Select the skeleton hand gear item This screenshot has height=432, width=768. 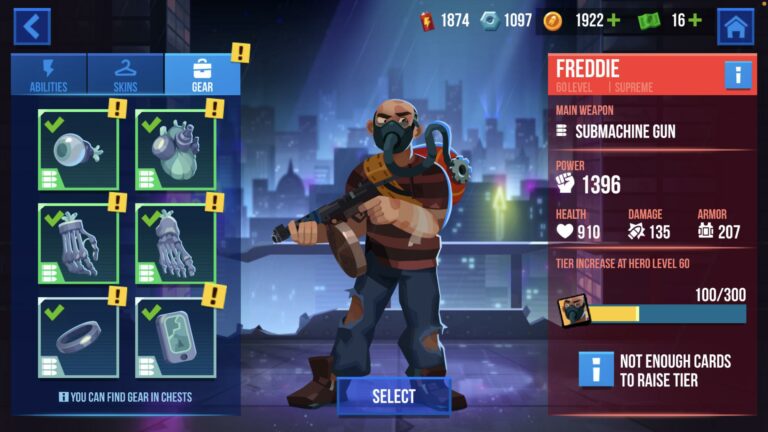[78, 244]
